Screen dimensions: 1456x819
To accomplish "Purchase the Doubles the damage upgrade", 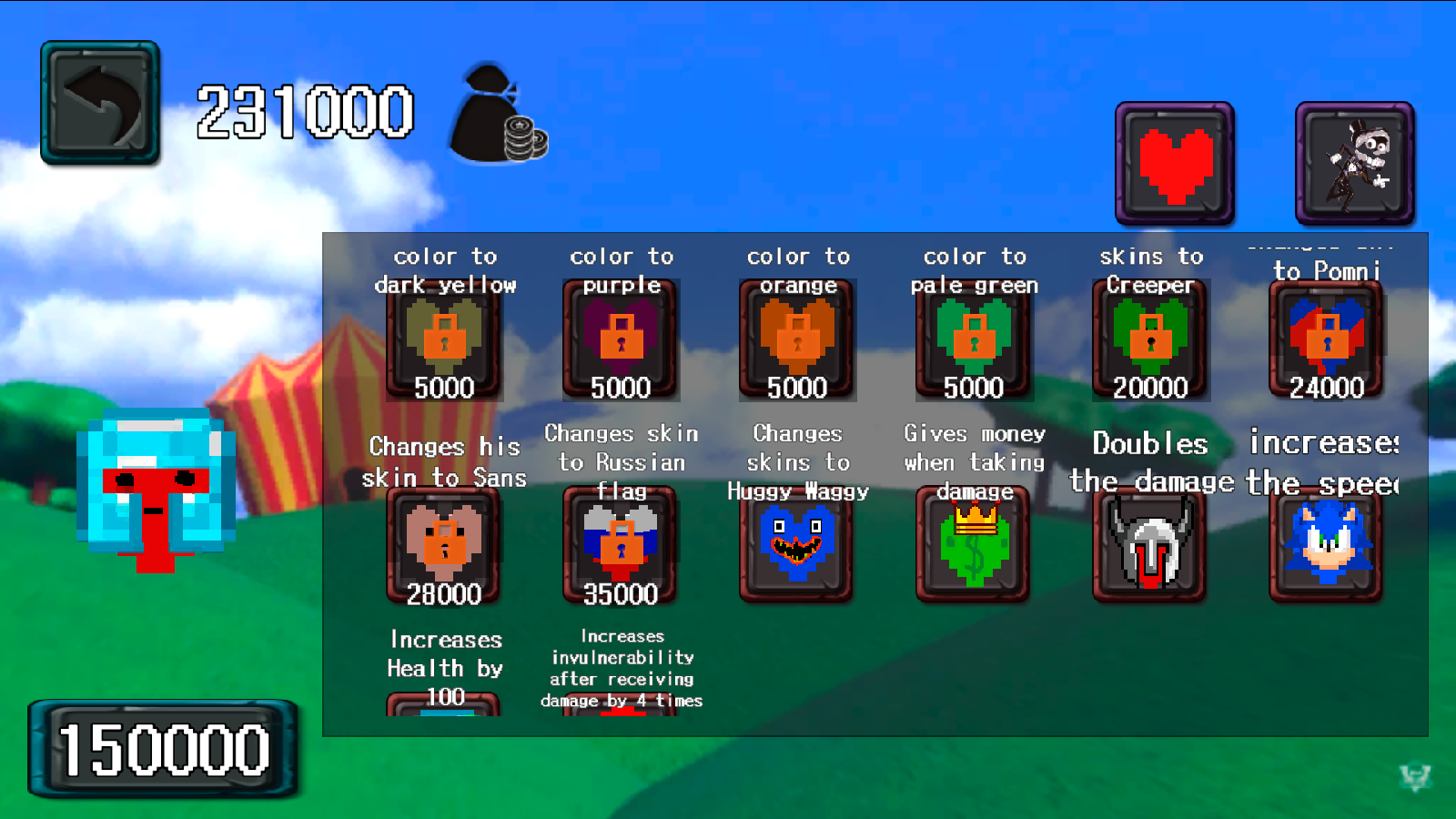I will [x=1150, y=544].
